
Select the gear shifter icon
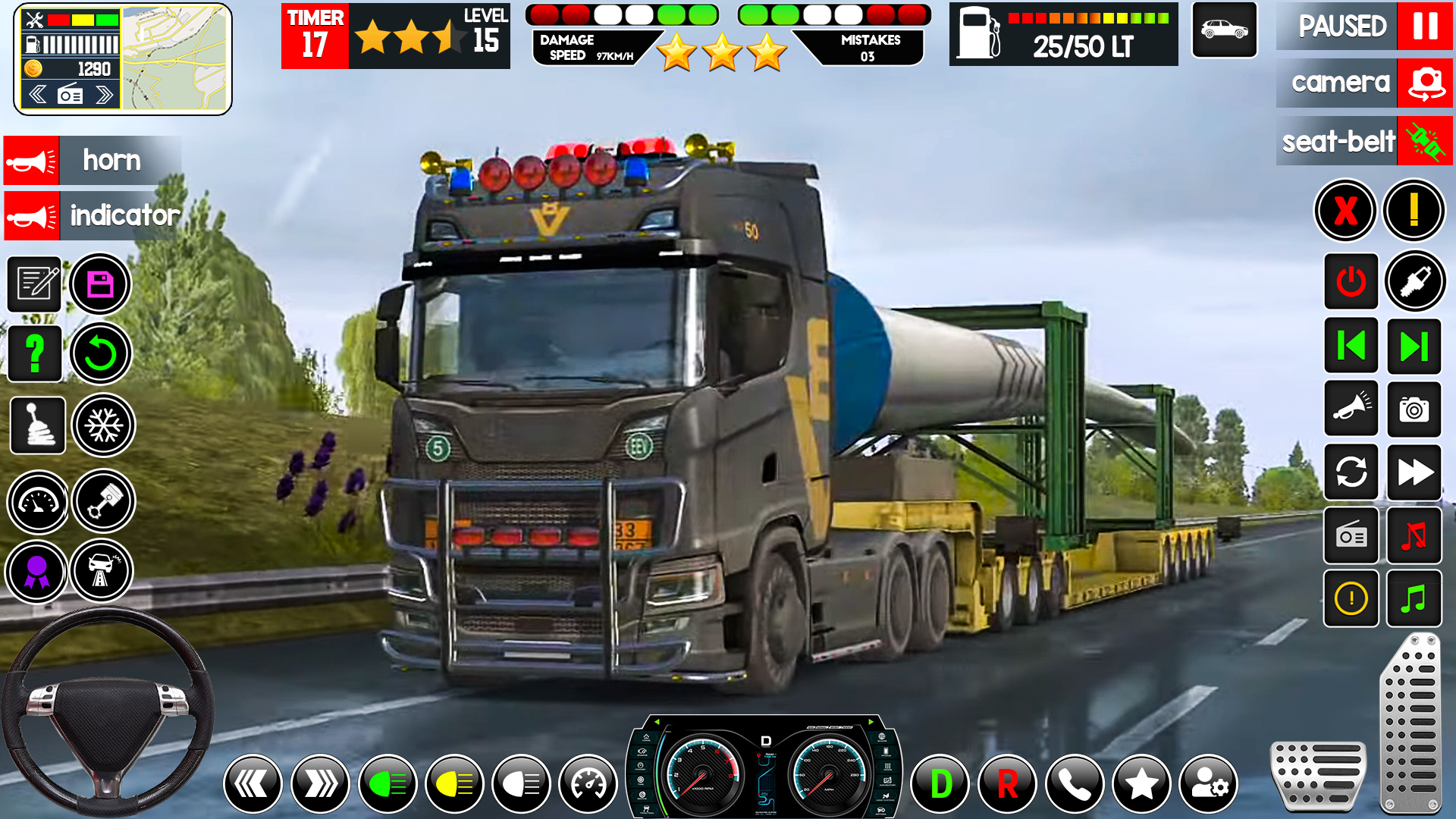[x=36, y=425]
